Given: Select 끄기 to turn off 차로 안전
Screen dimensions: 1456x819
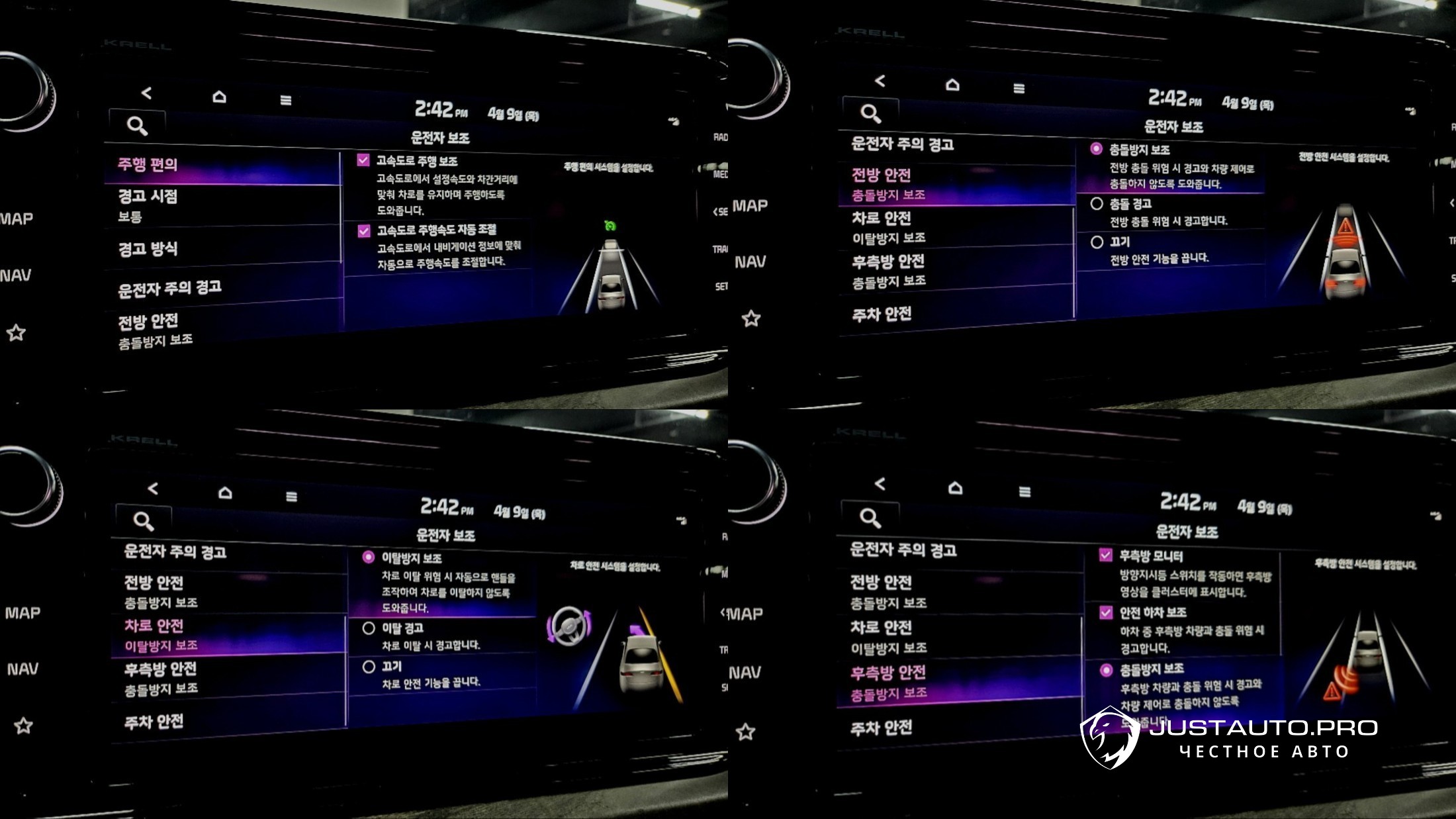Looking at the screenshot, I should pyautogui.click(x=369, y=667).
